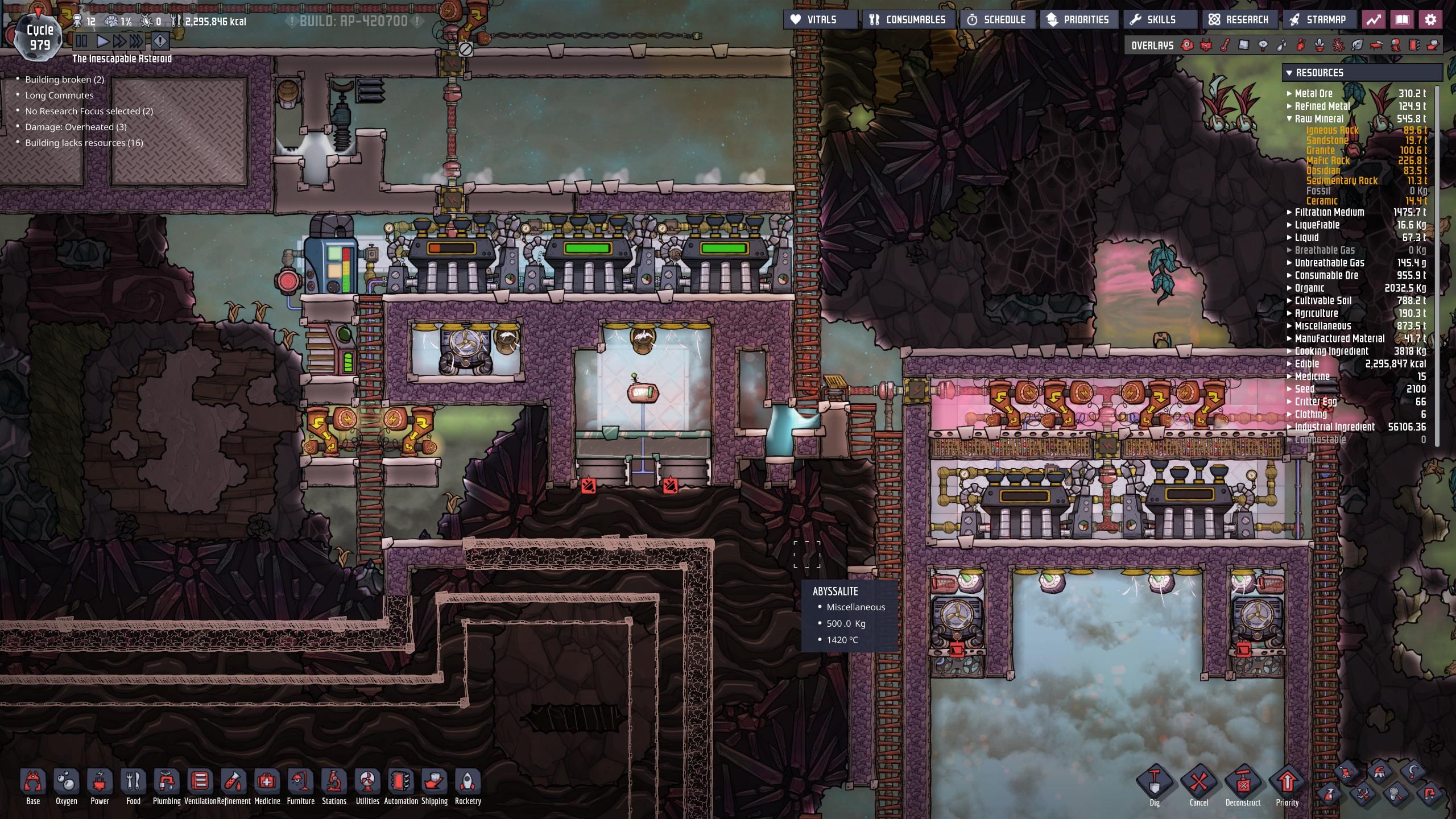Viewport: 1456px width, 819px height.
Task: Activate the Dig tool
Action: pyautogui.click(x=1155, y=785)
